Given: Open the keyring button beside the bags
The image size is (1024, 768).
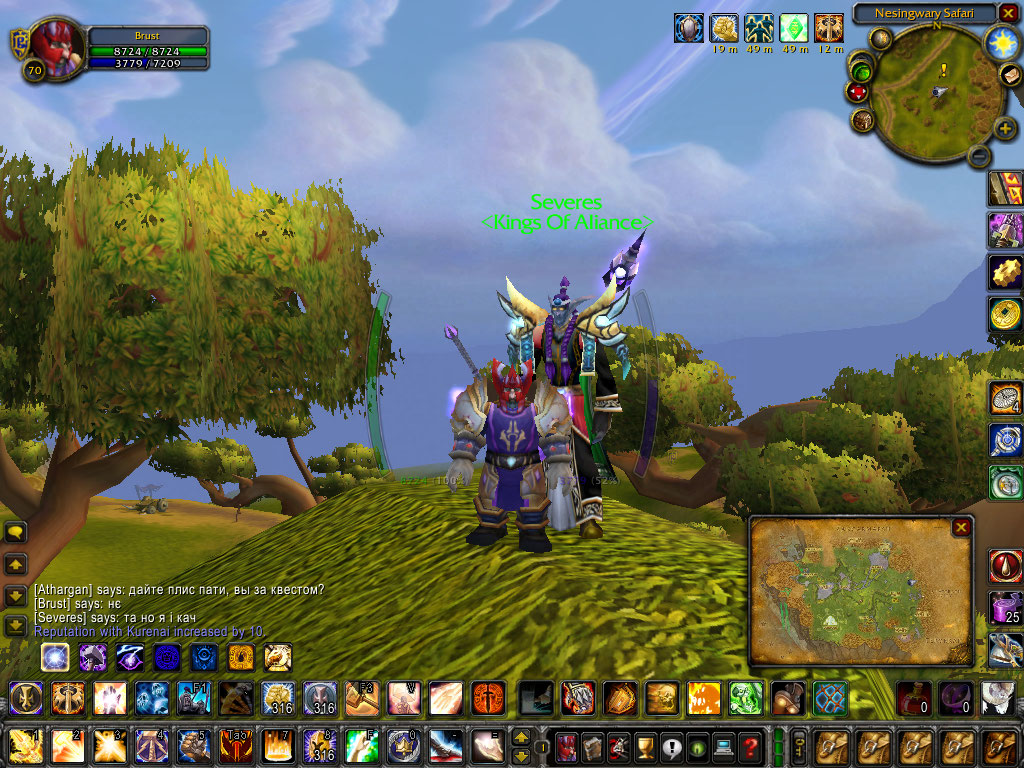Looking at the screenshot, I should [x=799, y=746].
